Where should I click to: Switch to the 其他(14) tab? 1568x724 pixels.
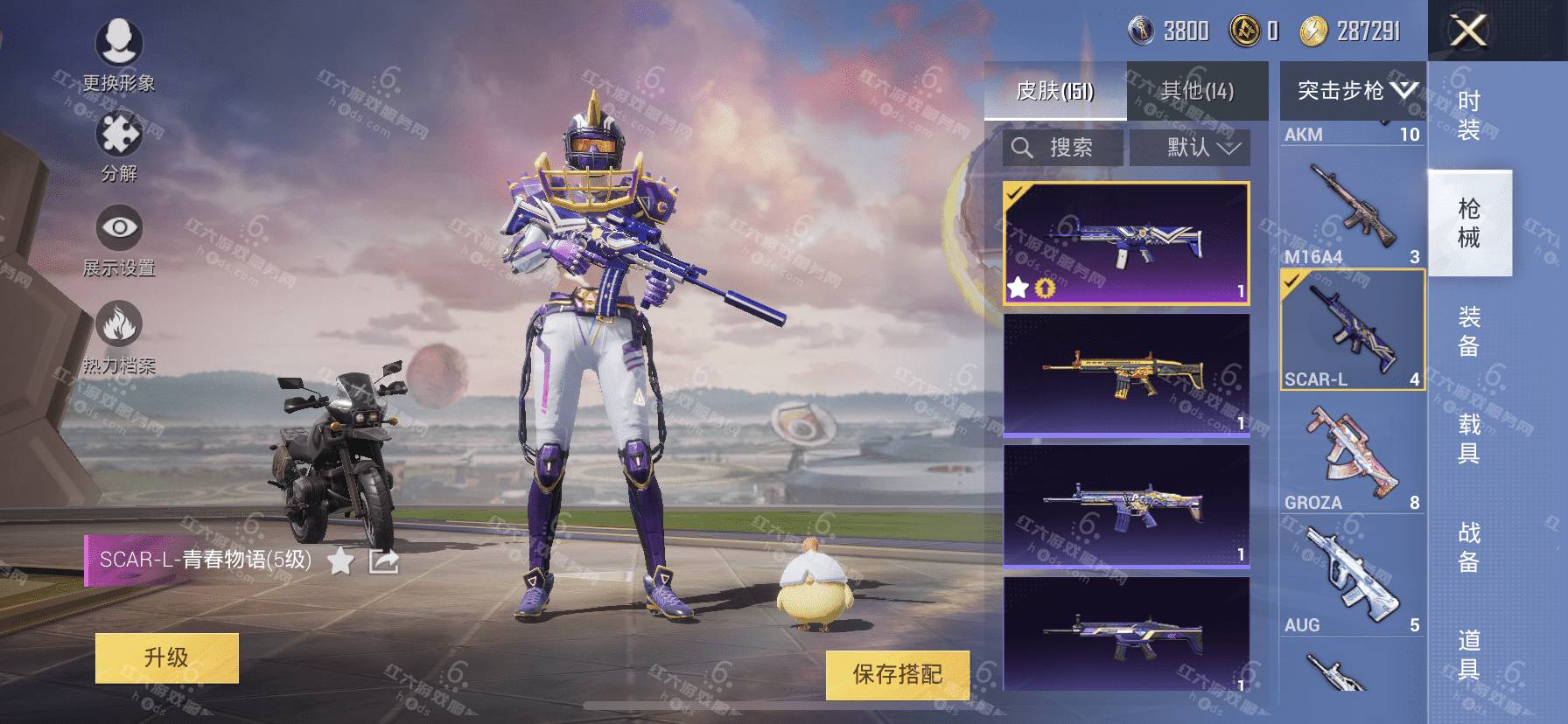click(1197, 91)
